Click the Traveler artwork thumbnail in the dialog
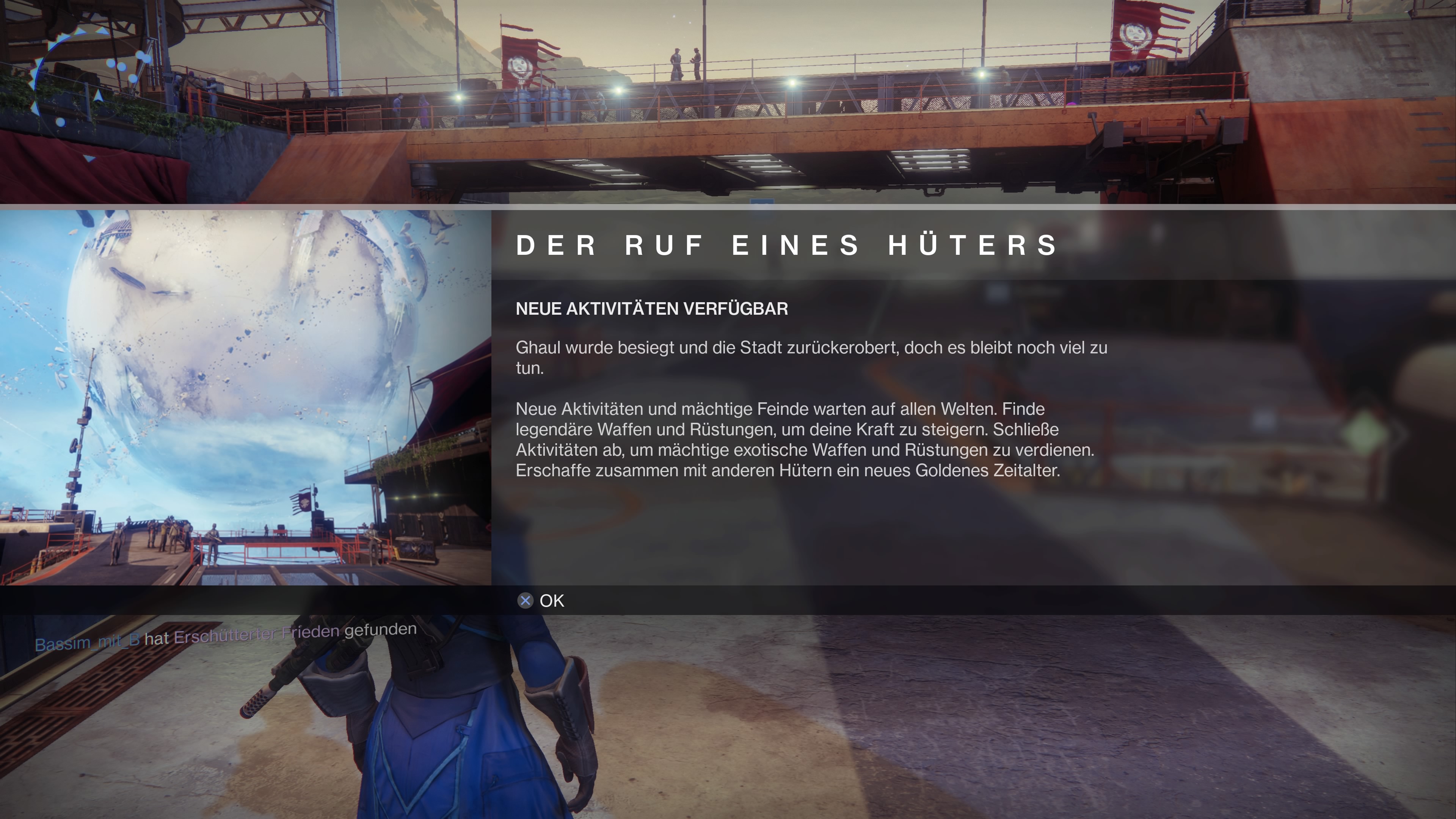Screen dimensions: 1456x819 click(x=245, y=397)
